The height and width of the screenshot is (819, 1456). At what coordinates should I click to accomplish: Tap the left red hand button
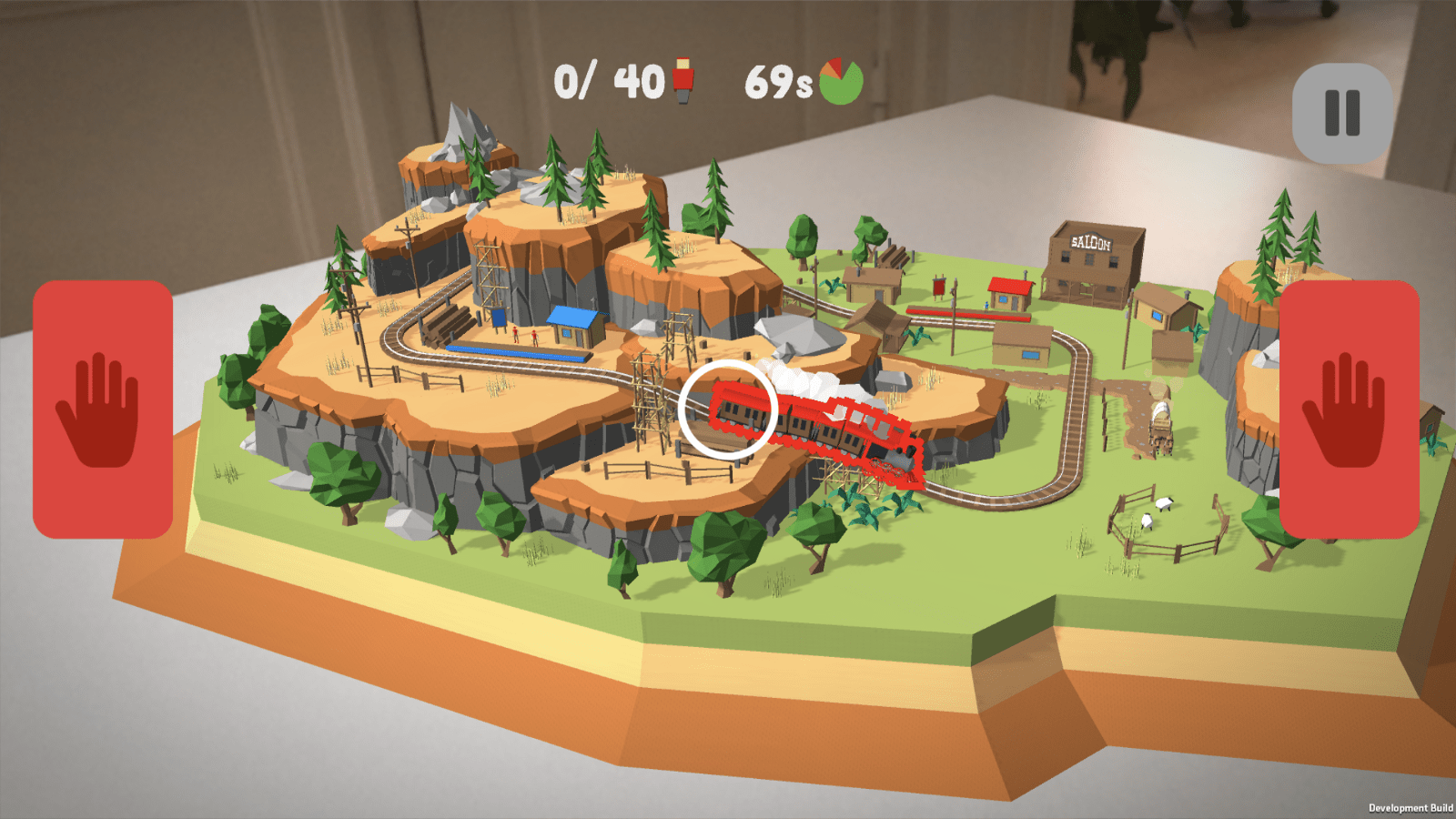pos(103,409)
